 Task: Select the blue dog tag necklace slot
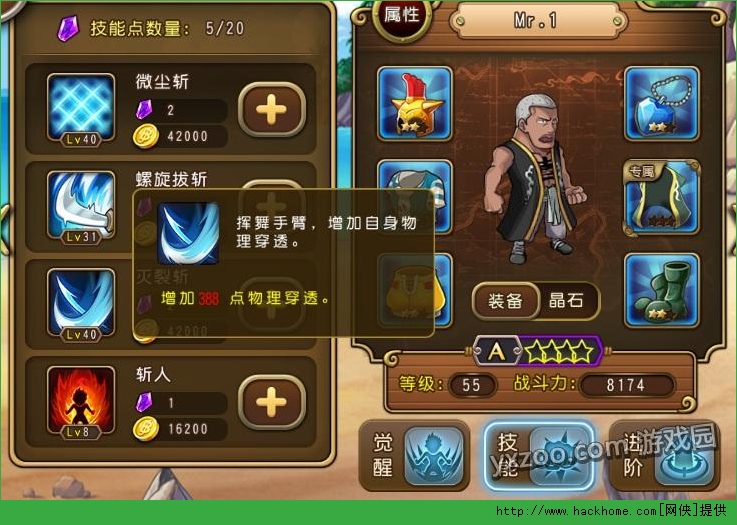[660, 103]
